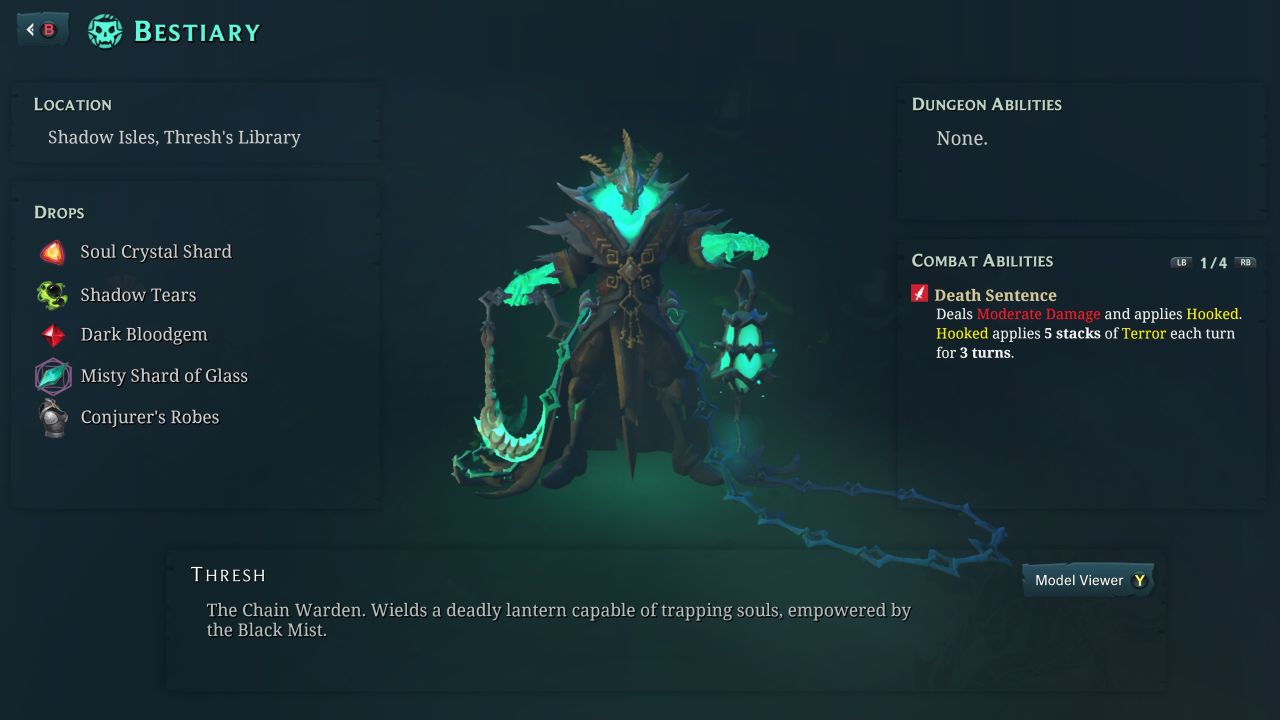1280x720 pixels.
Task: Choose the Dark Bloodgem drop entry
Action: pos(143,335)
